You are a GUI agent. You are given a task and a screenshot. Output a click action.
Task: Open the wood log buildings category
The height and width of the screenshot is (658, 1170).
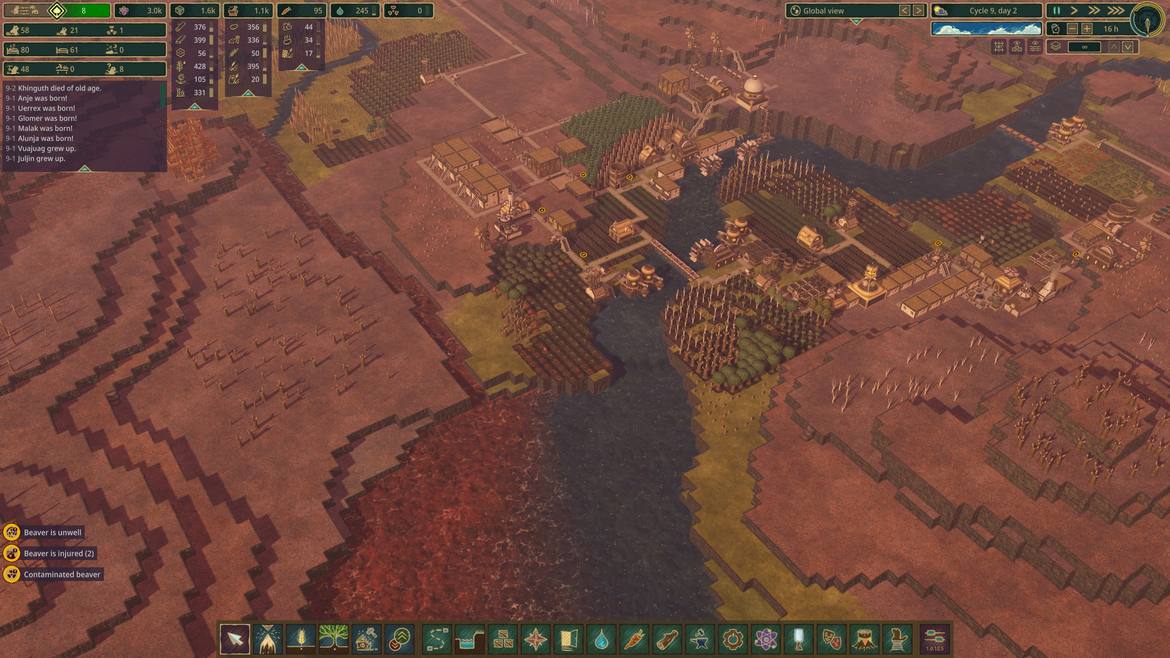(x=667, y=638)
